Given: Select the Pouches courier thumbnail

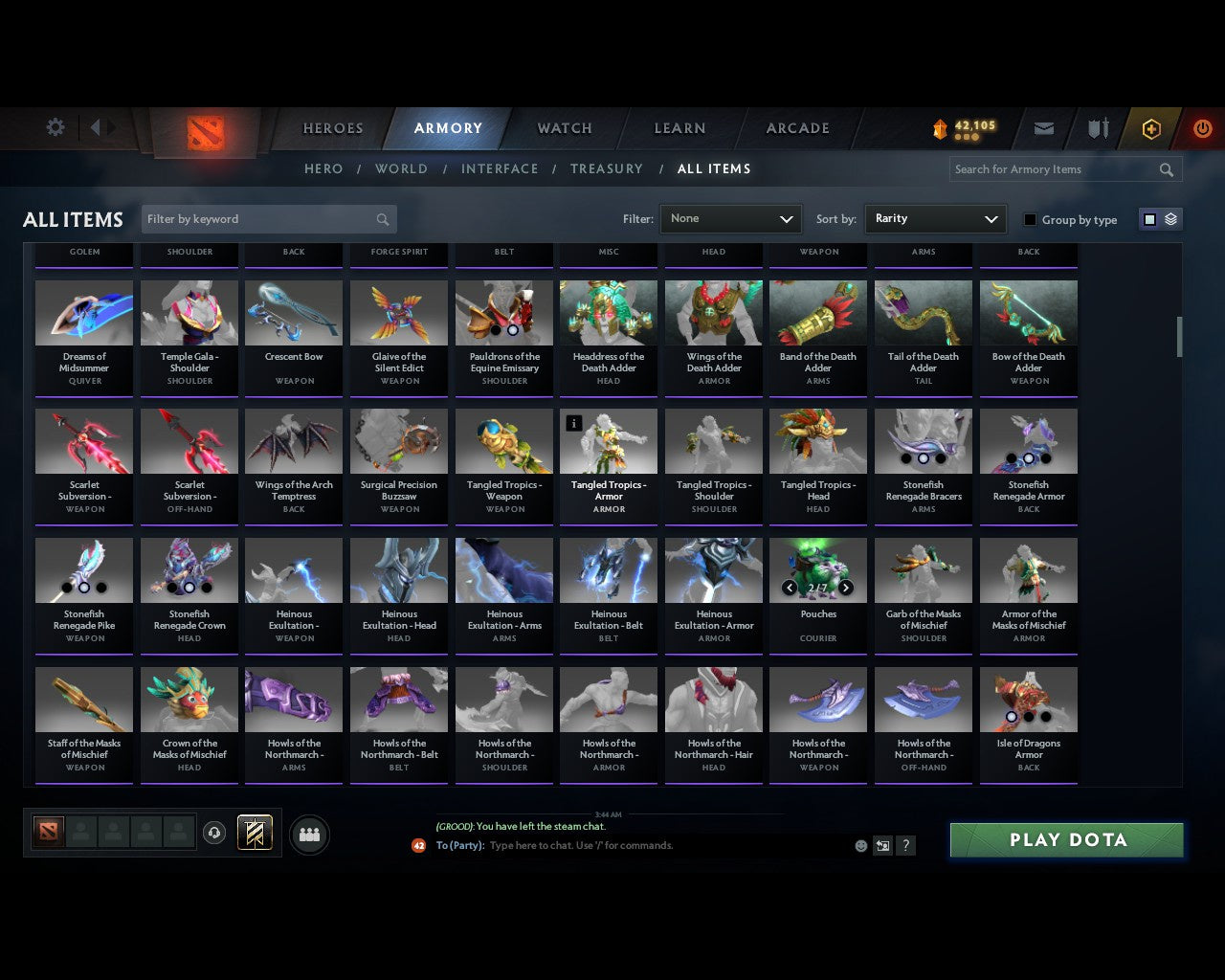Looking at the screenshot, I should 818,570.
